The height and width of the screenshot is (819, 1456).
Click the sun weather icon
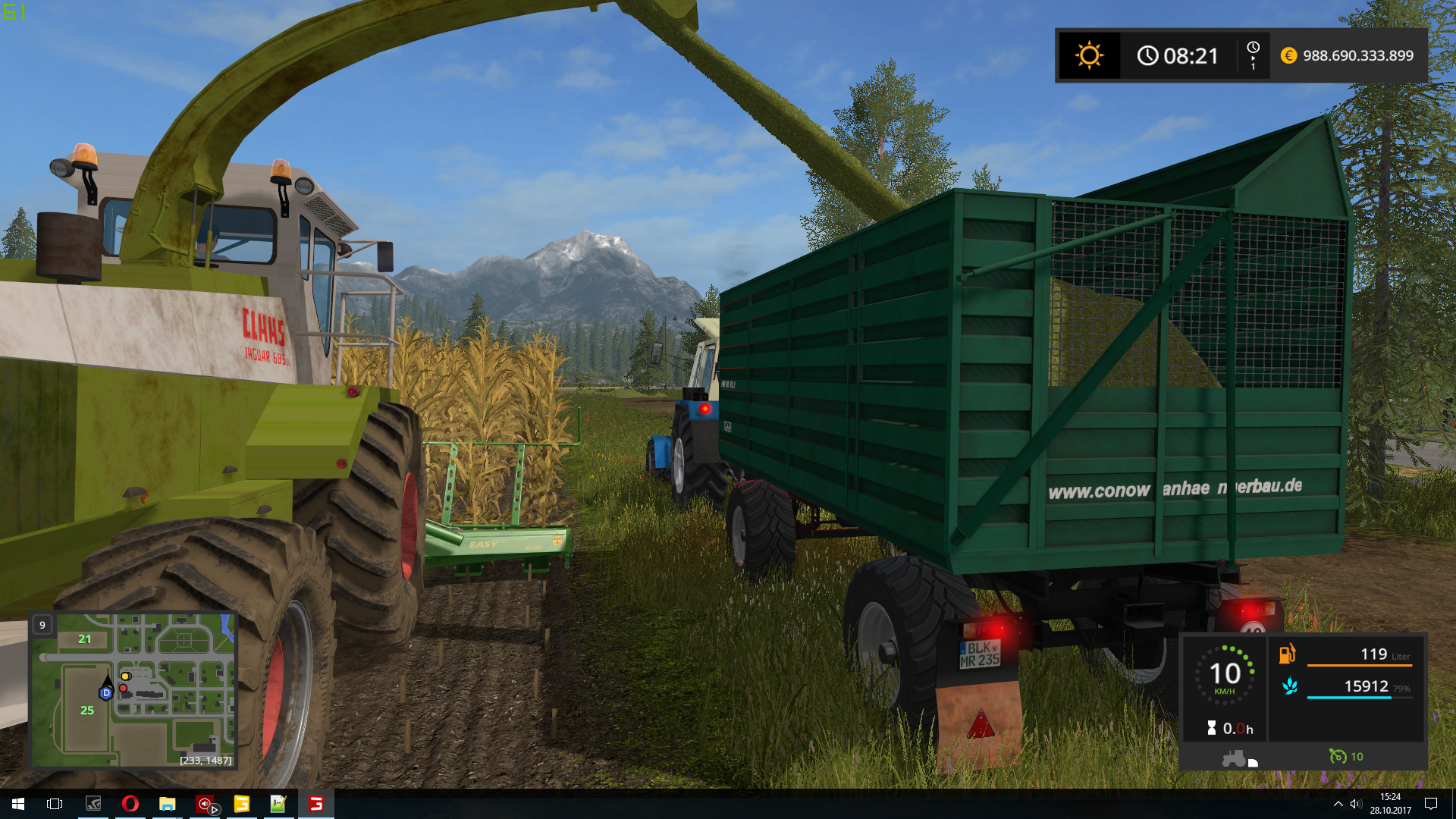click(1089, 55)
